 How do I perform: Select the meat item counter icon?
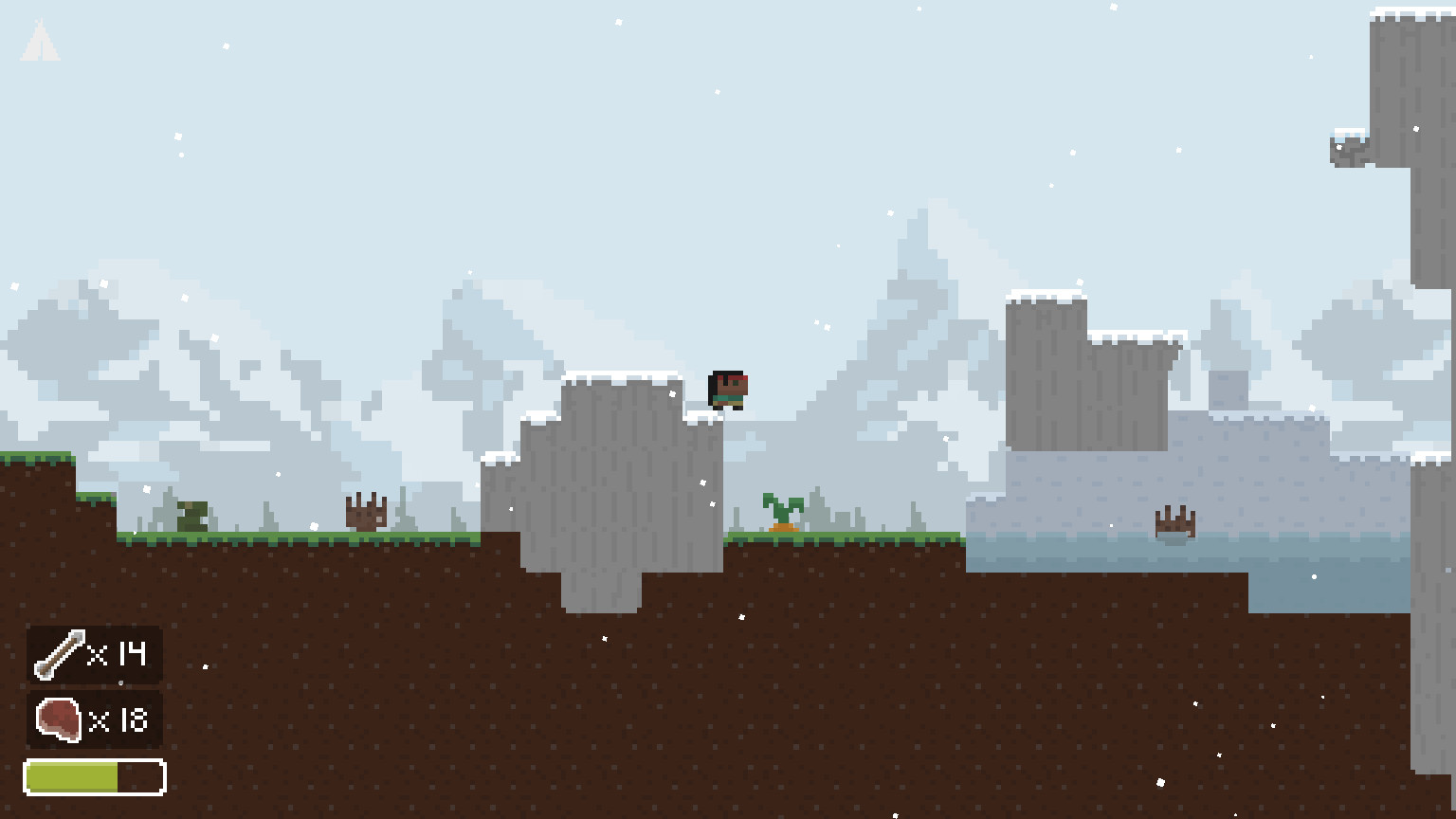(x=58, y=719)
